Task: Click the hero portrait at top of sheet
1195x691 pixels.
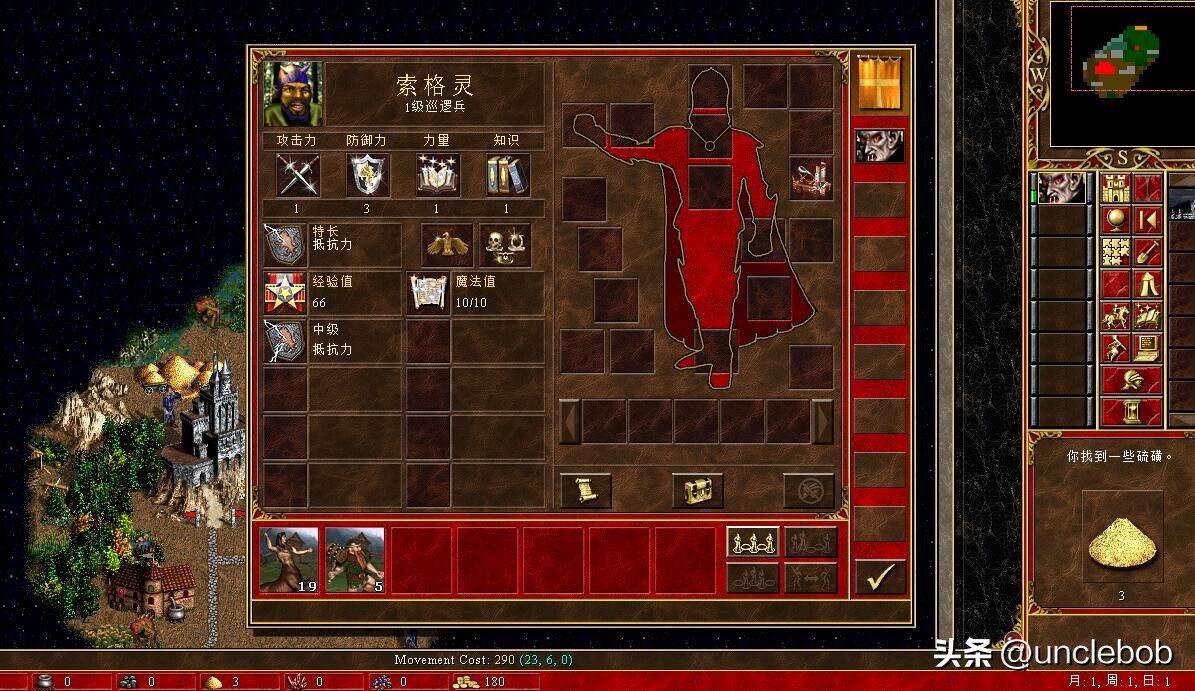Action: [x=293, y=94]
